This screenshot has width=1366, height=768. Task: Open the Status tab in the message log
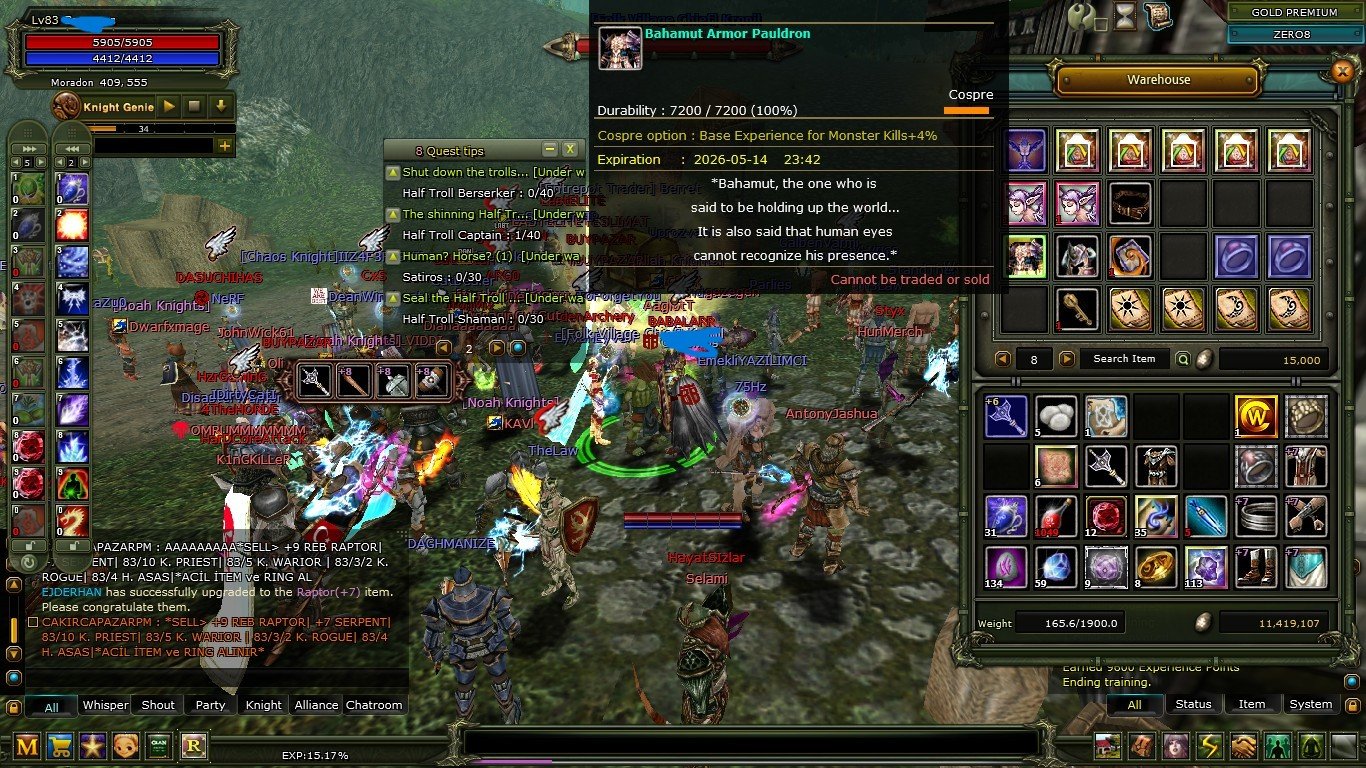[1193, 704]
